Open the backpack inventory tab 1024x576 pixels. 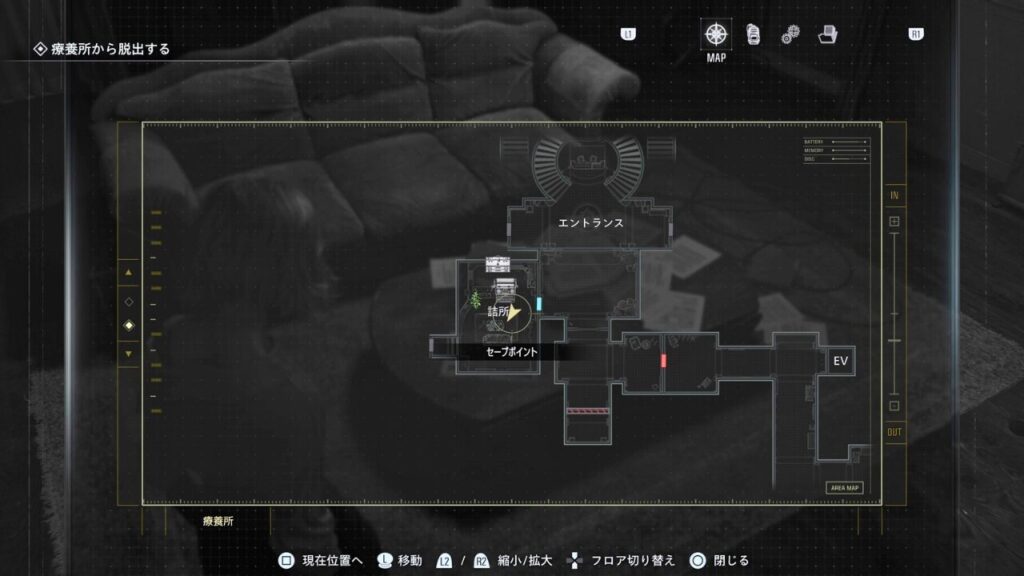[x=753, y=34]
